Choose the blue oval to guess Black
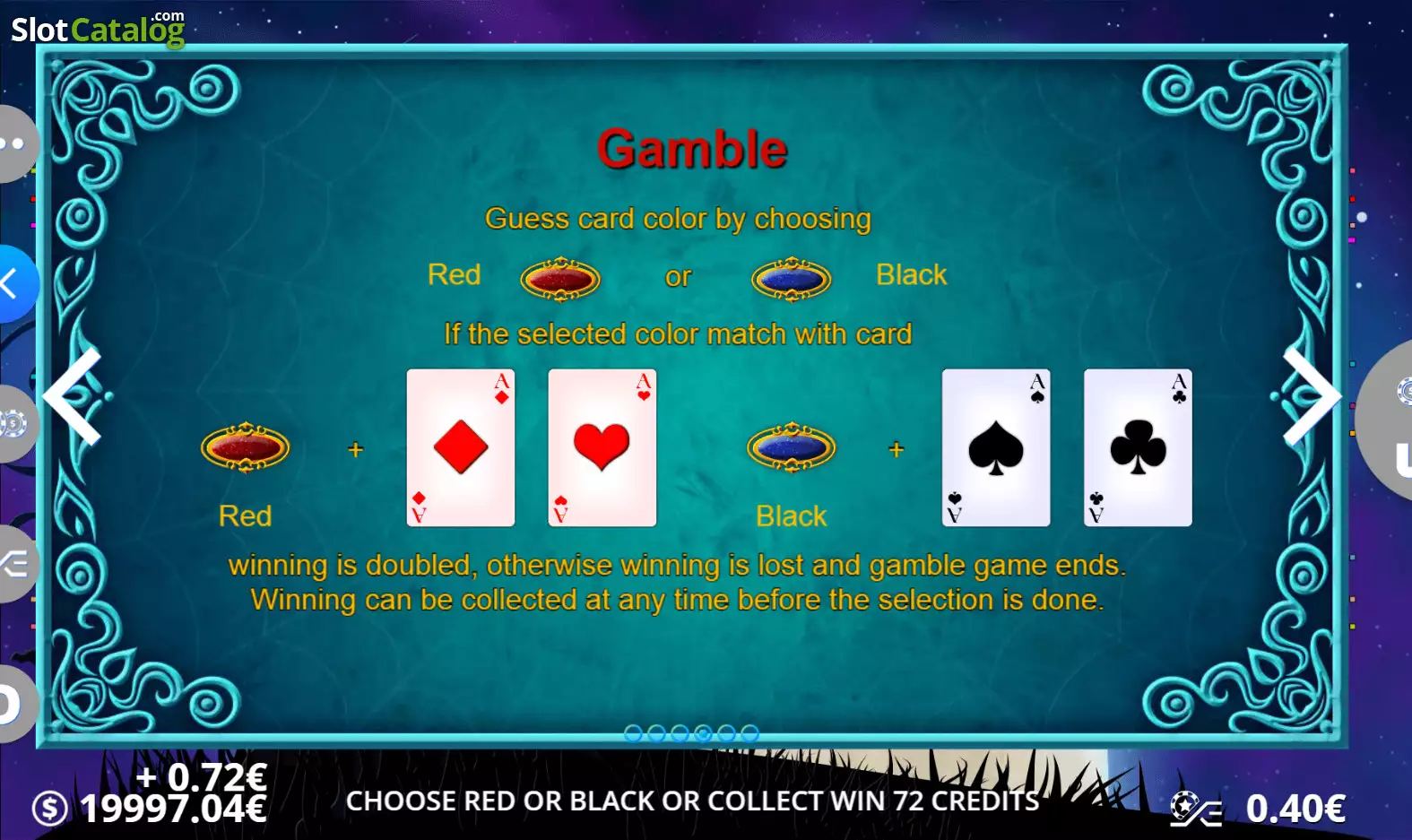 click(x=792, y=278)
